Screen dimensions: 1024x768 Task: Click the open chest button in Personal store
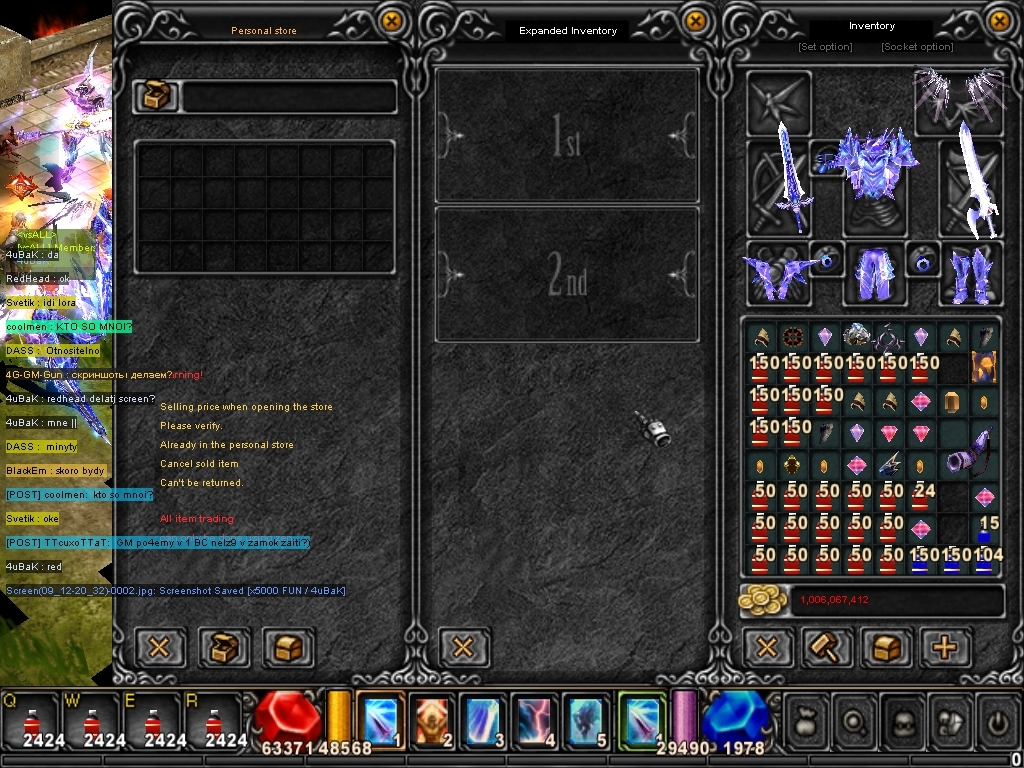(x=222, y=647)
